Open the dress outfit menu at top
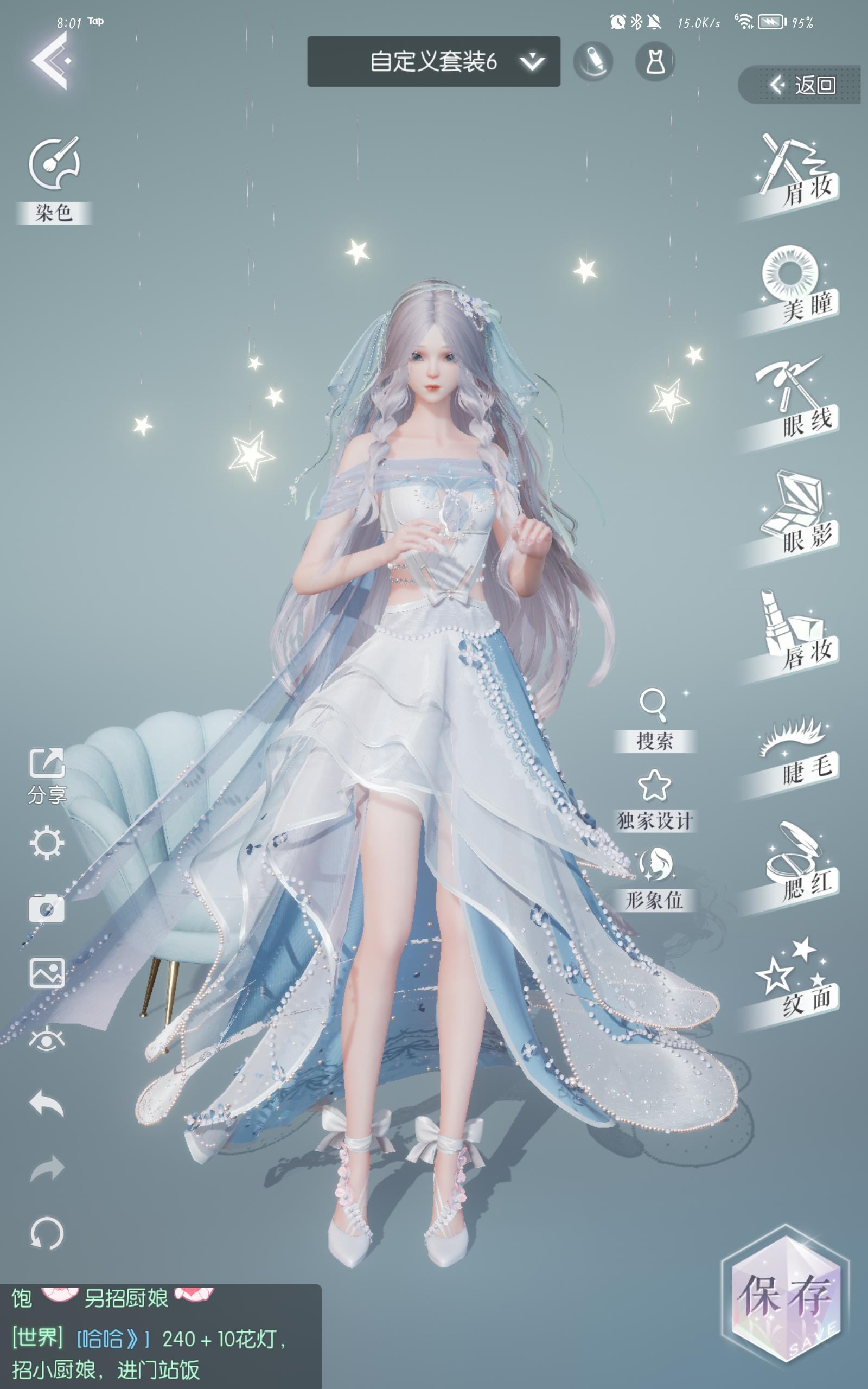Screen dimensions: 868x1389 [656, 60]
